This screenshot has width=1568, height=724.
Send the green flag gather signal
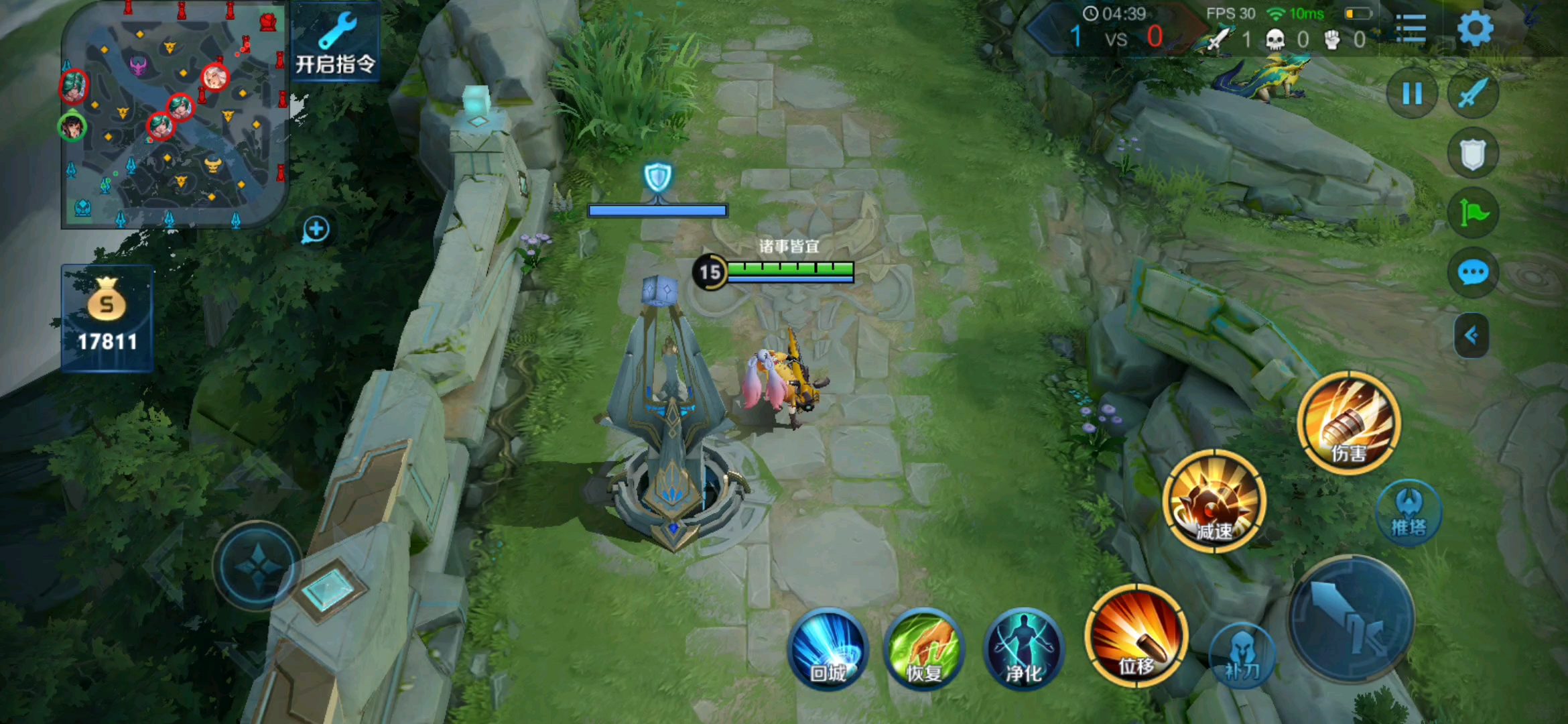(1472, 213)
